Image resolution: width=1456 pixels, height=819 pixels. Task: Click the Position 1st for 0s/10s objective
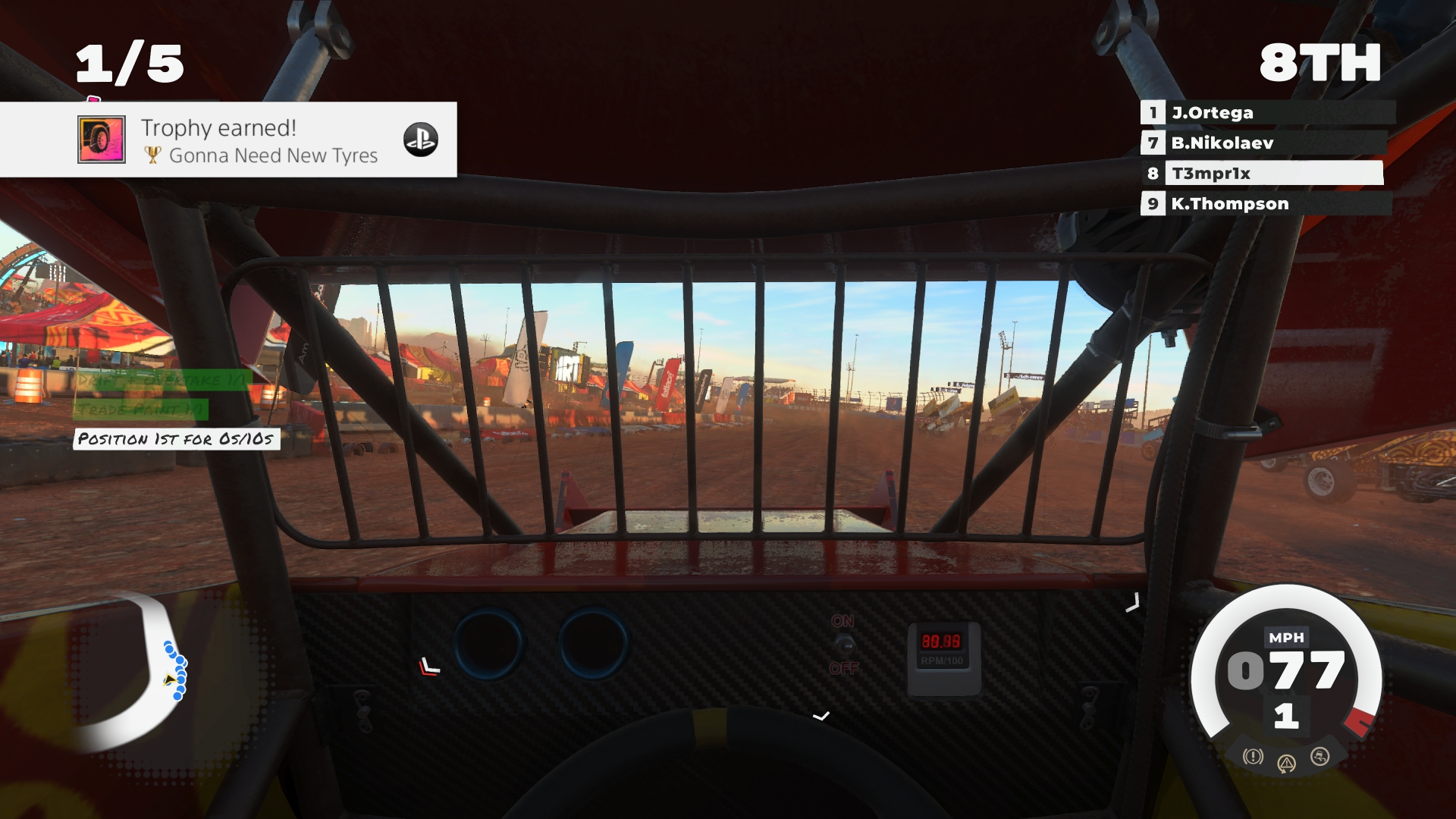[175, 438]
